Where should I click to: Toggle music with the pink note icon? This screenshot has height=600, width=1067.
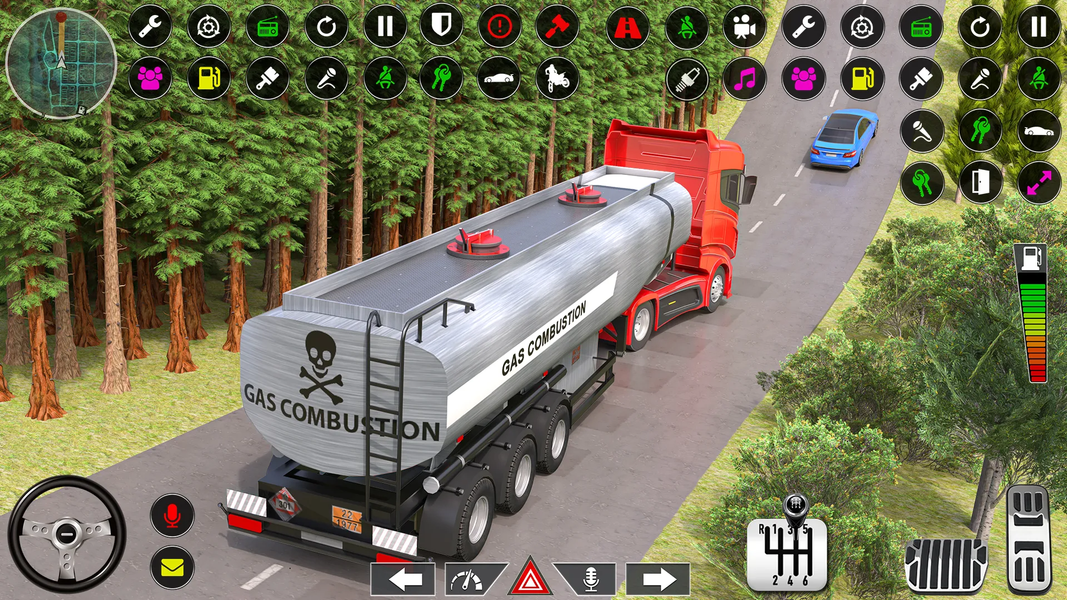point(744,77)
